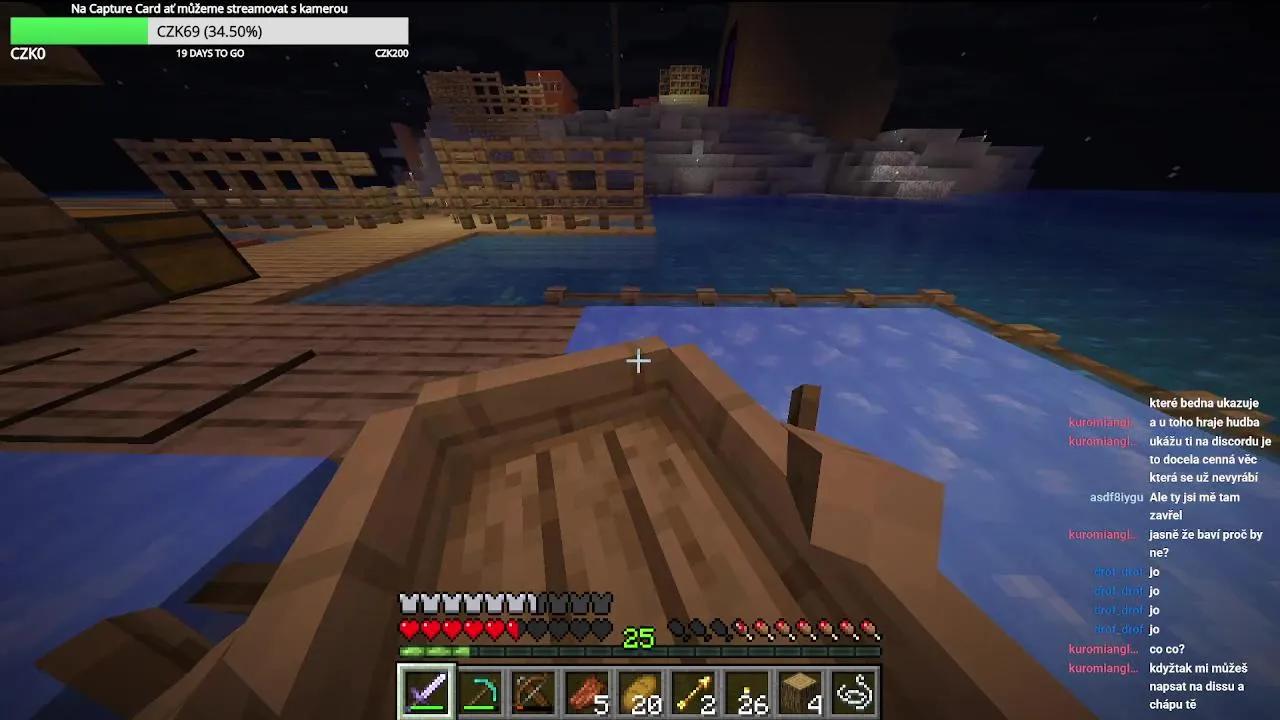Select the enchanted sword in the first hotbar slot
Image resolution: width=1280 pixels, height=720 pixels.
pyautogui.click(x=425, y=690)
